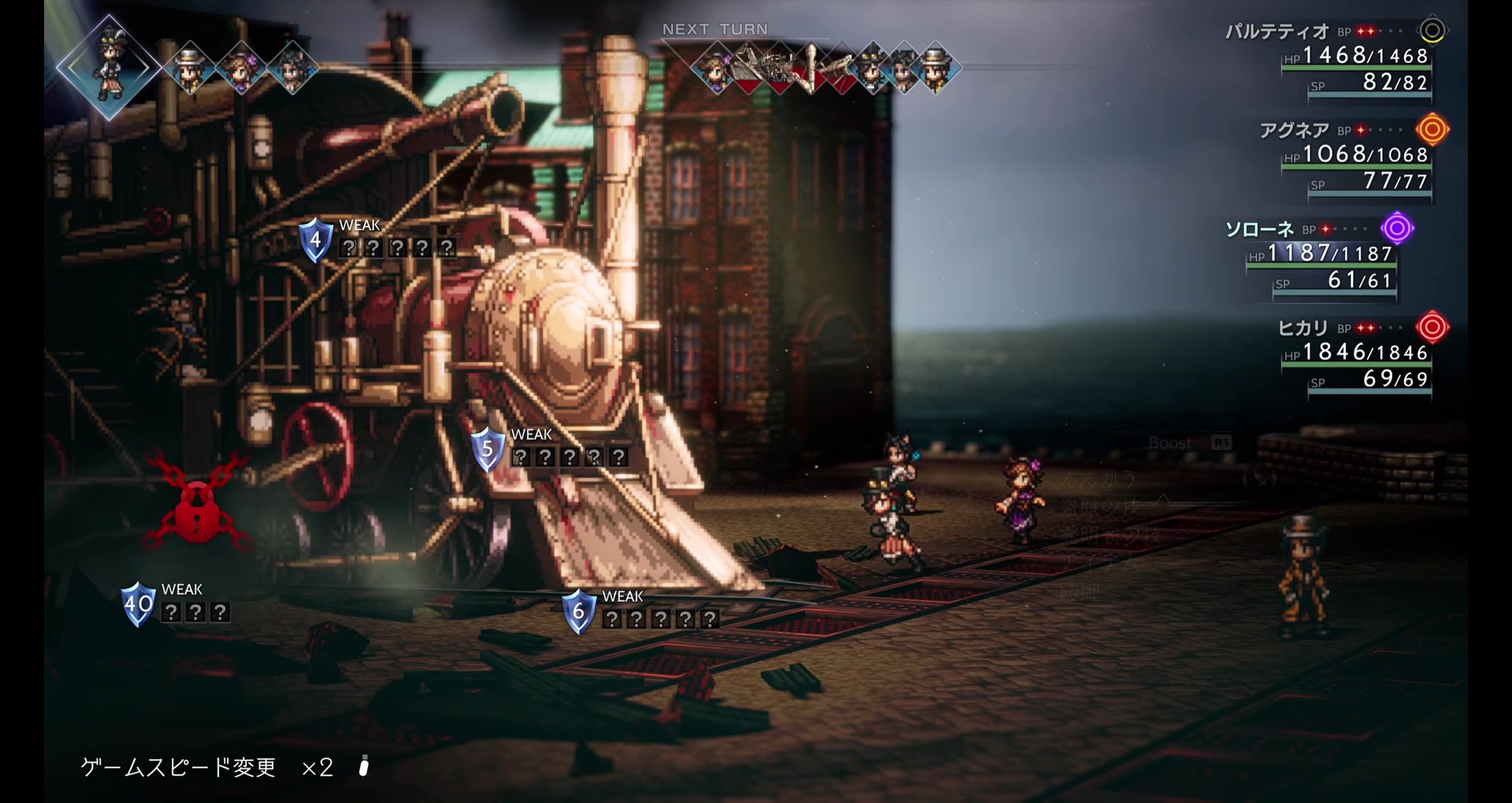Click the purple-flower dancer portrait in current turn order
Screen dimensions: 1512x803
coord(240,69)
